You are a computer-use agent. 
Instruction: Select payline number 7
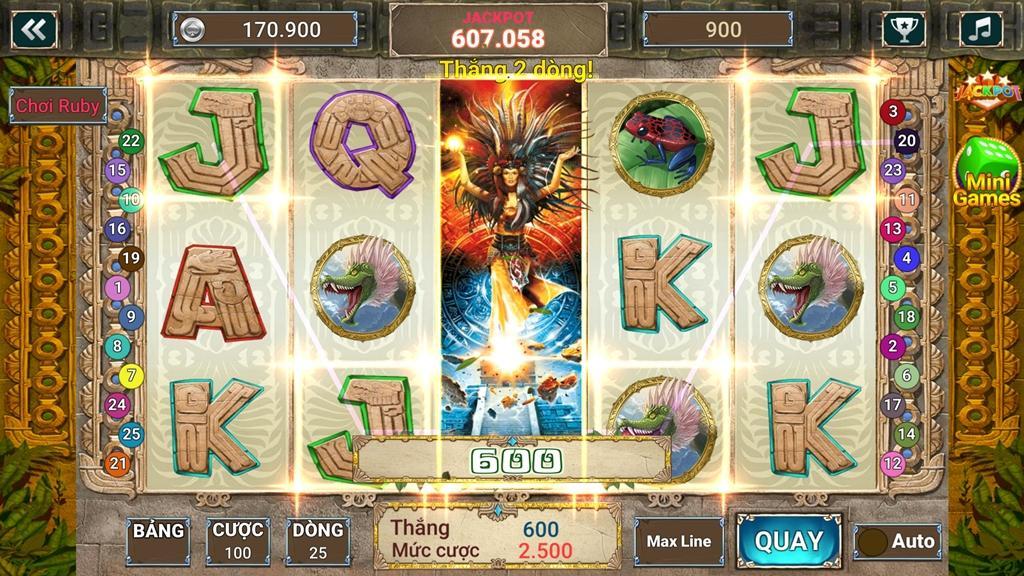(131, 376)
